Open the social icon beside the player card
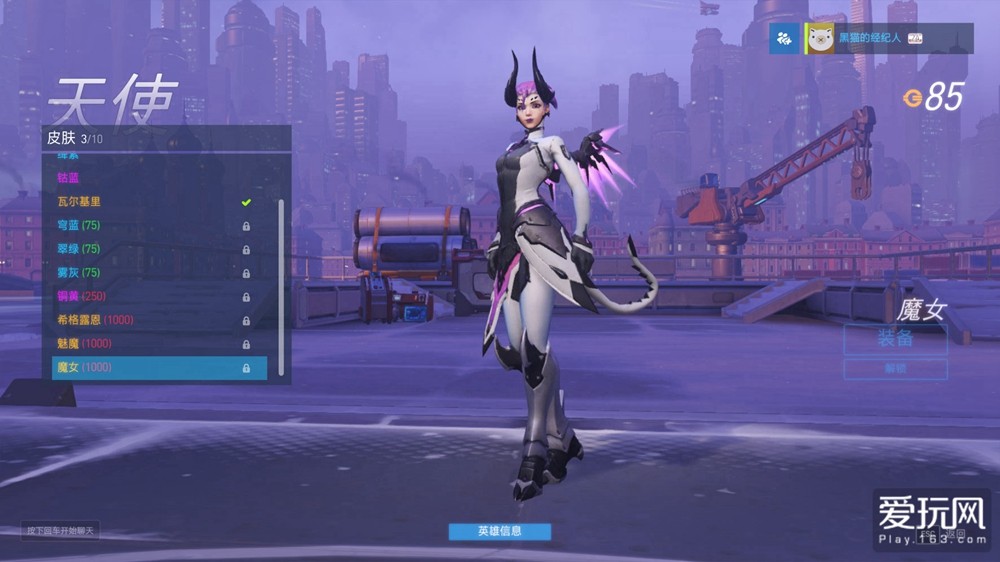This screenshot has width=1000, height=562. click(x=785, y=39)
